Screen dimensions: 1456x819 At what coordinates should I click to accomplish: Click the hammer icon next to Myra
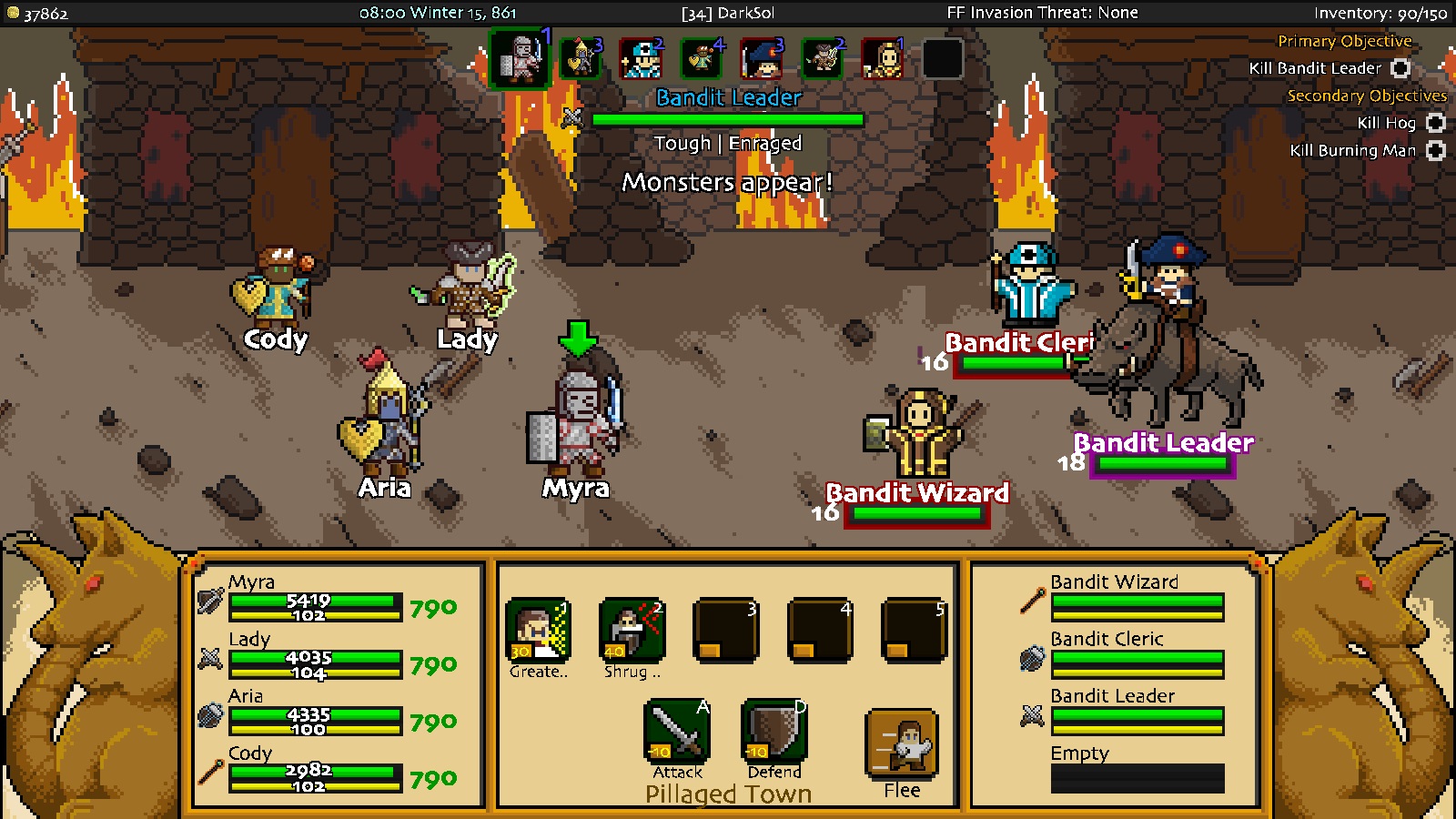click(211, 601)
